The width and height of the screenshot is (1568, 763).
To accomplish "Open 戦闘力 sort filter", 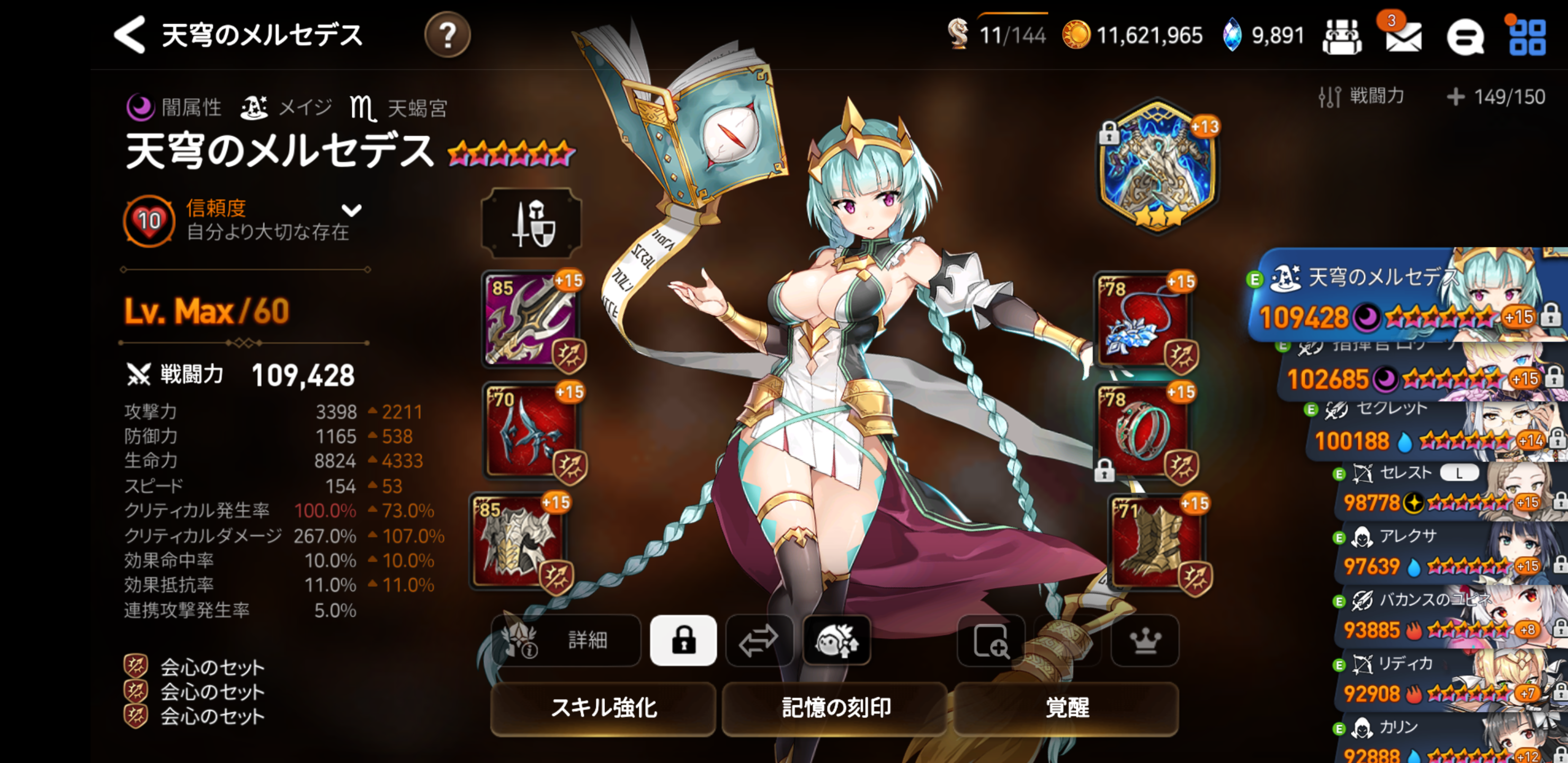I will point(1362,96).
